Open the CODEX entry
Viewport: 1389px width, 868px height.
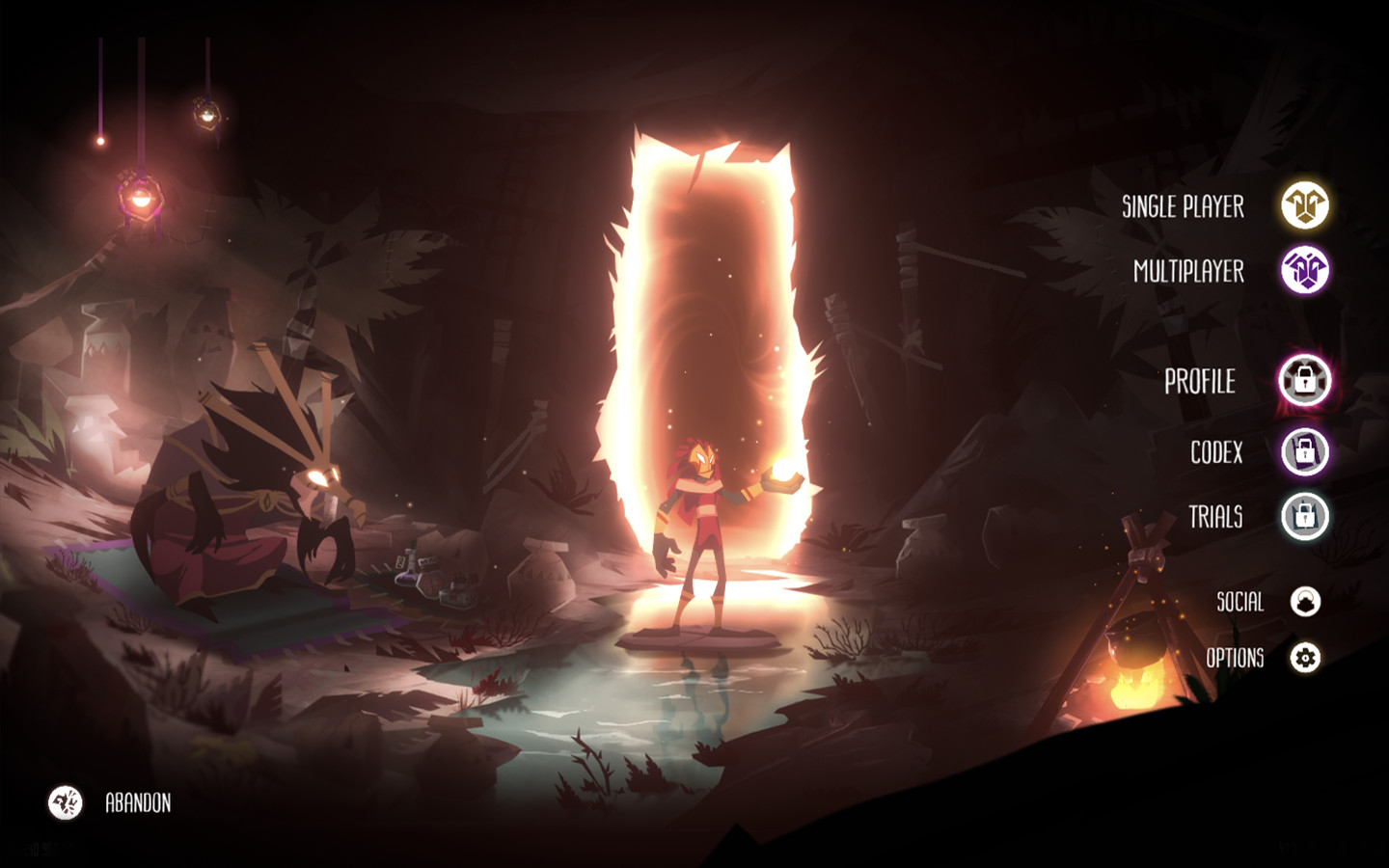pyautogui.click(x=1215, y=452)
